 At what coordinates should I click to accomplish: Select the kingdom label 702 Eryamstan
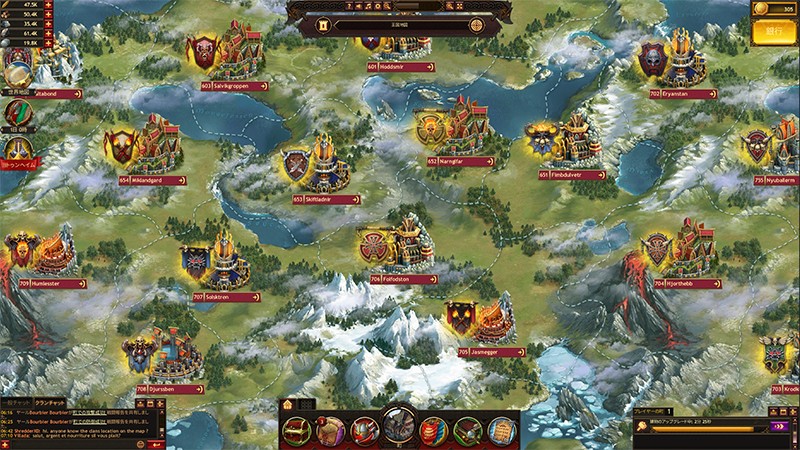[x=683, y=93]
